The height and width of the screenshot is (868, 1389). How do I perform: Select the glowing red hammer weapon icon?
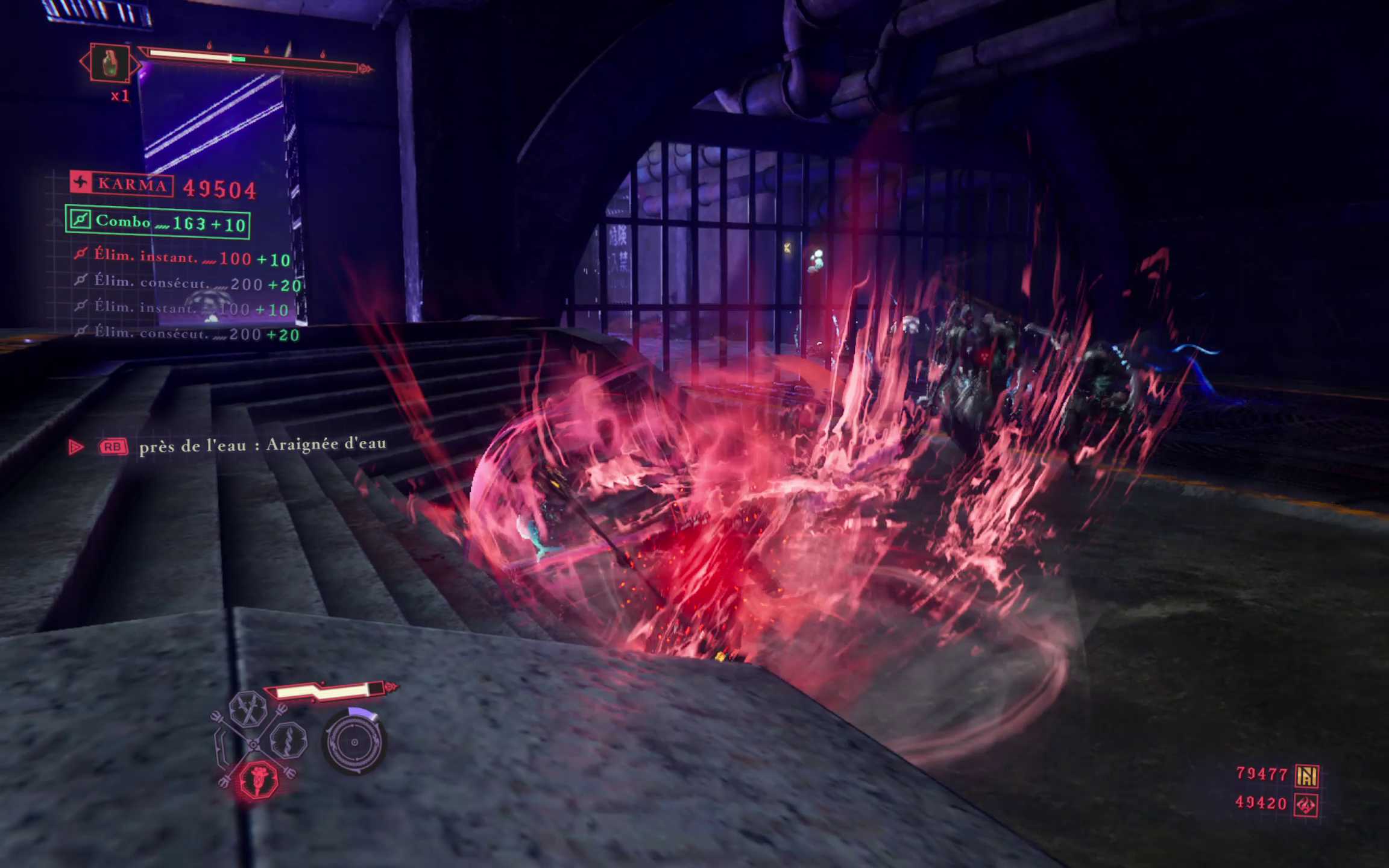(x=259, y=779)
